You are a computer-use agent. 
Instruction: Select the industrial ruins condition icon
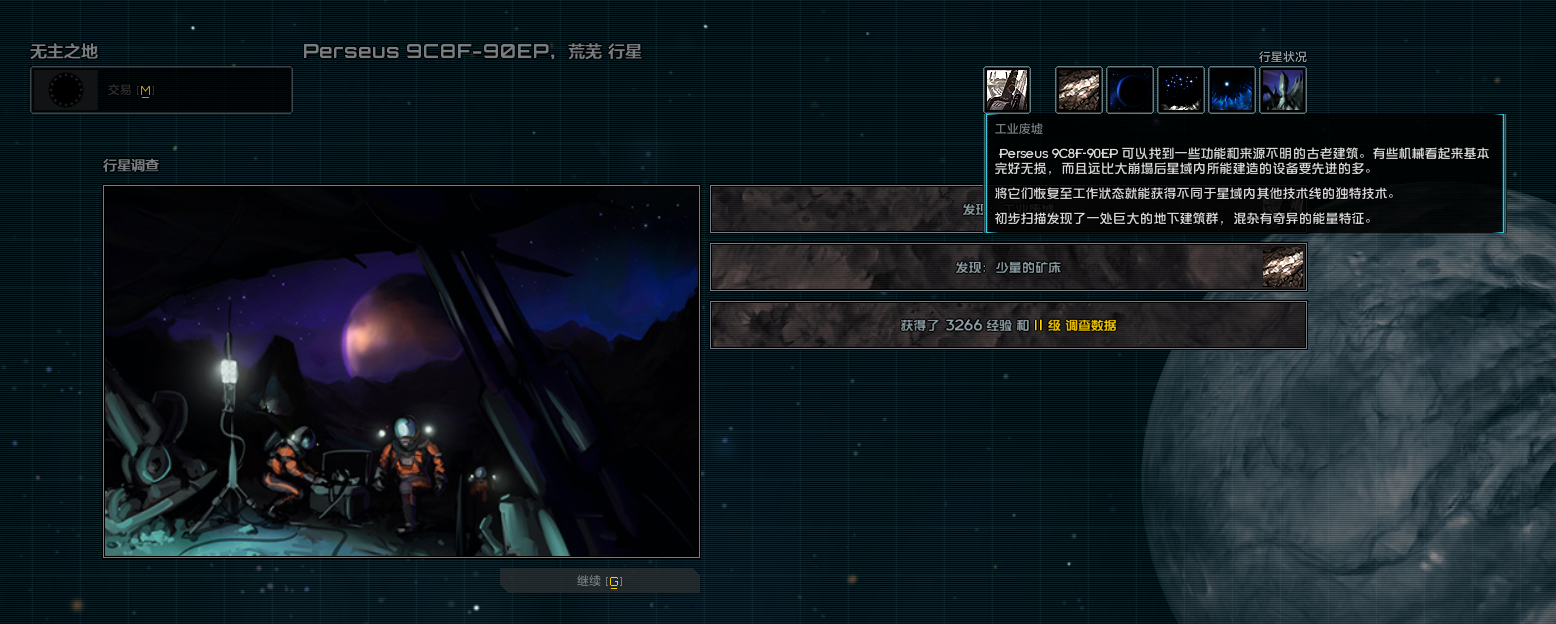tap(1007, 90)
